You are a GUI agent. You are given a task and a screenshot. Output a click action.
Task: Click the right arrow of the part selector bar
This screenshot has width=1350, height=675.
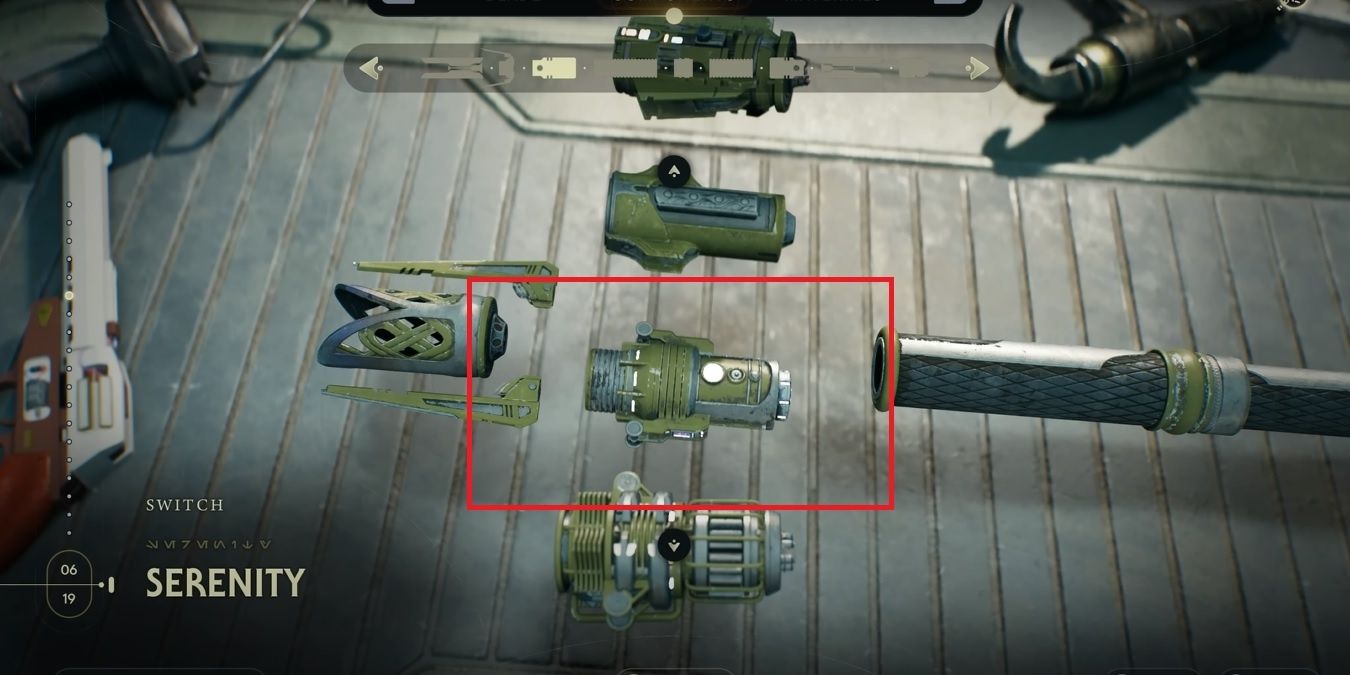(x=977, y=69)
